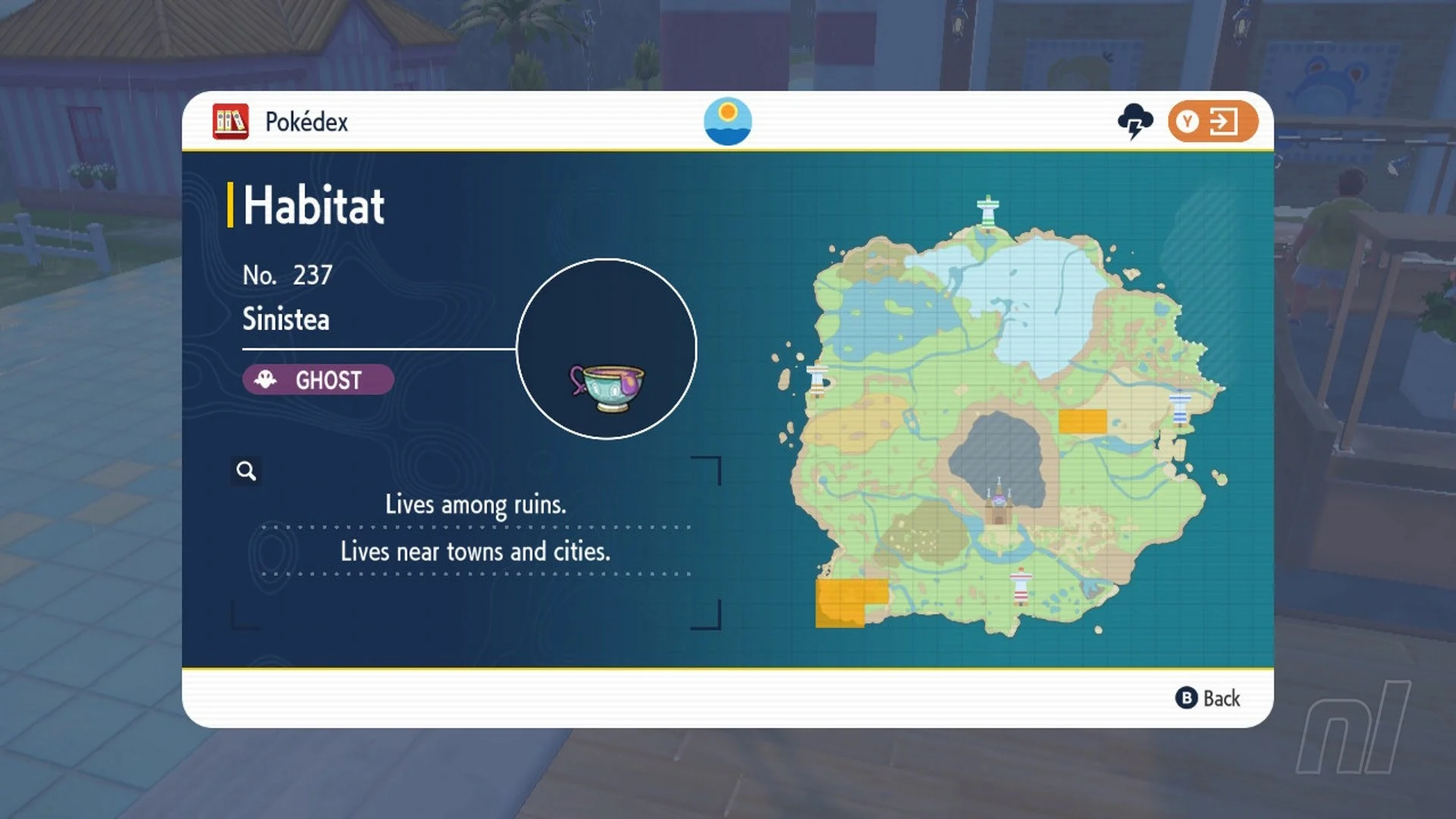Click the circular day-night time indicator at top center
This screenshot has height=819, width=1456.
[727, 120]
